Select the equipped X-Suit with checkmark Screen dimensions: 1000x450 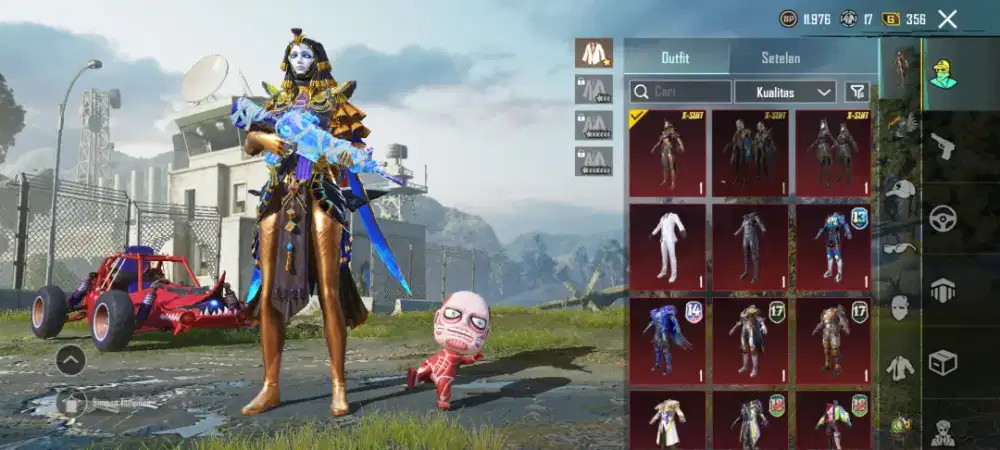[x=667, y=153]
